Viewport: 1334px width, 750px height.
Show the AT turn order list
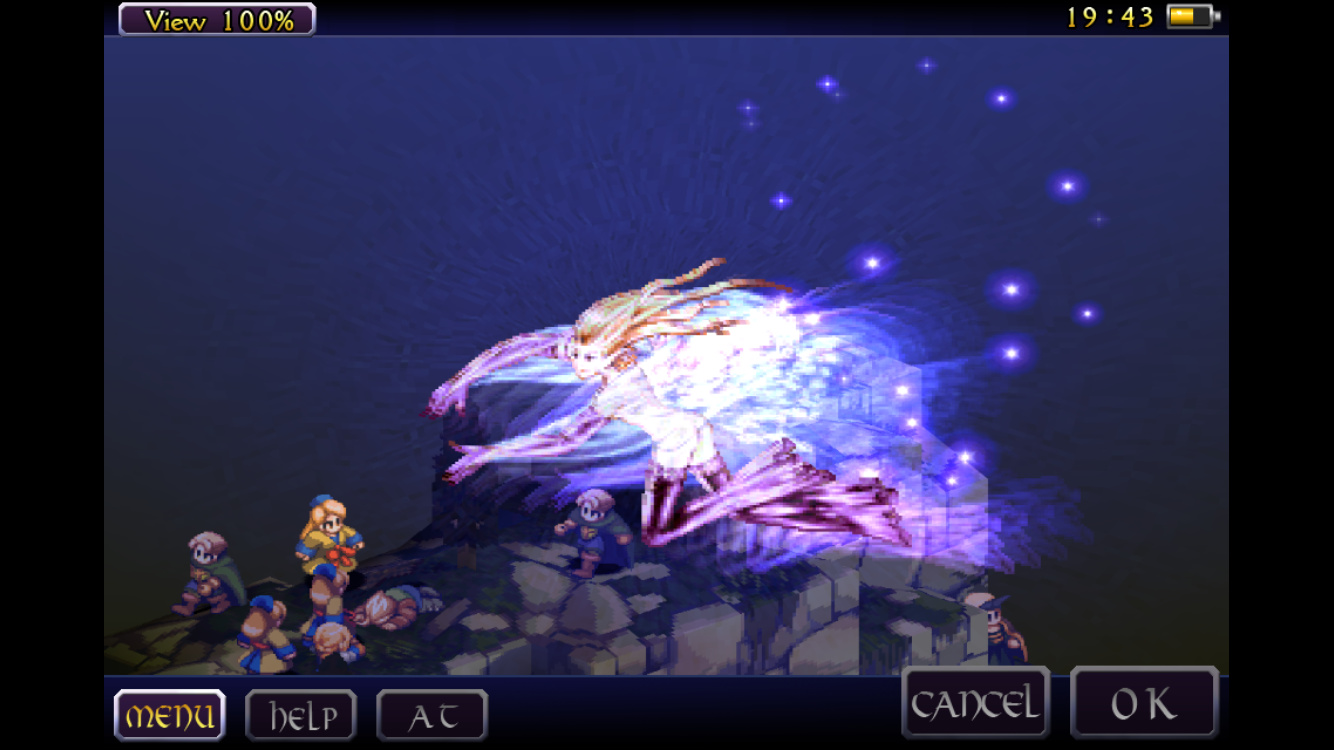coord(432,715)
